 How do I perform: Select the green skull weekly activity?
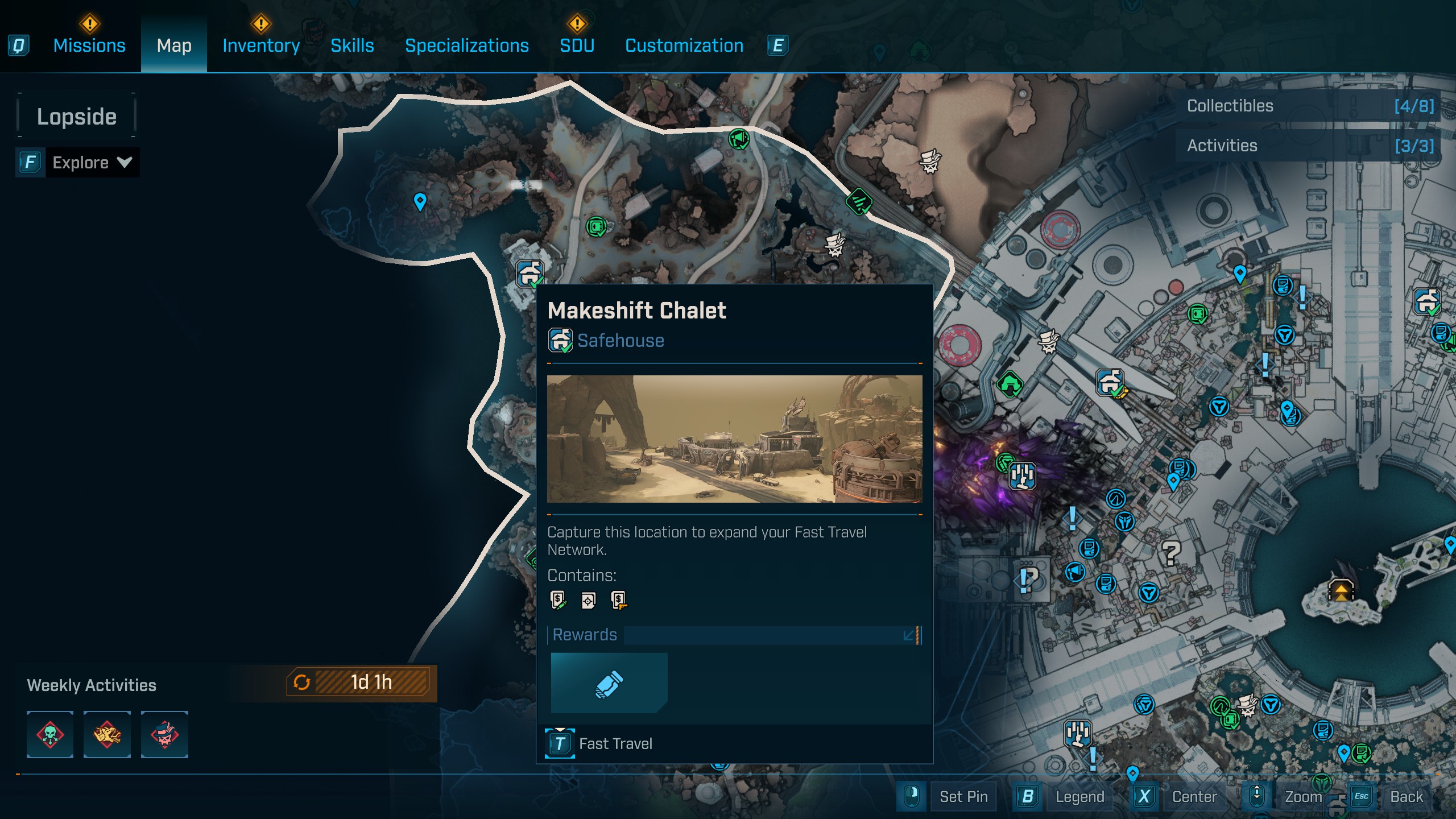(x=50, y=734)
